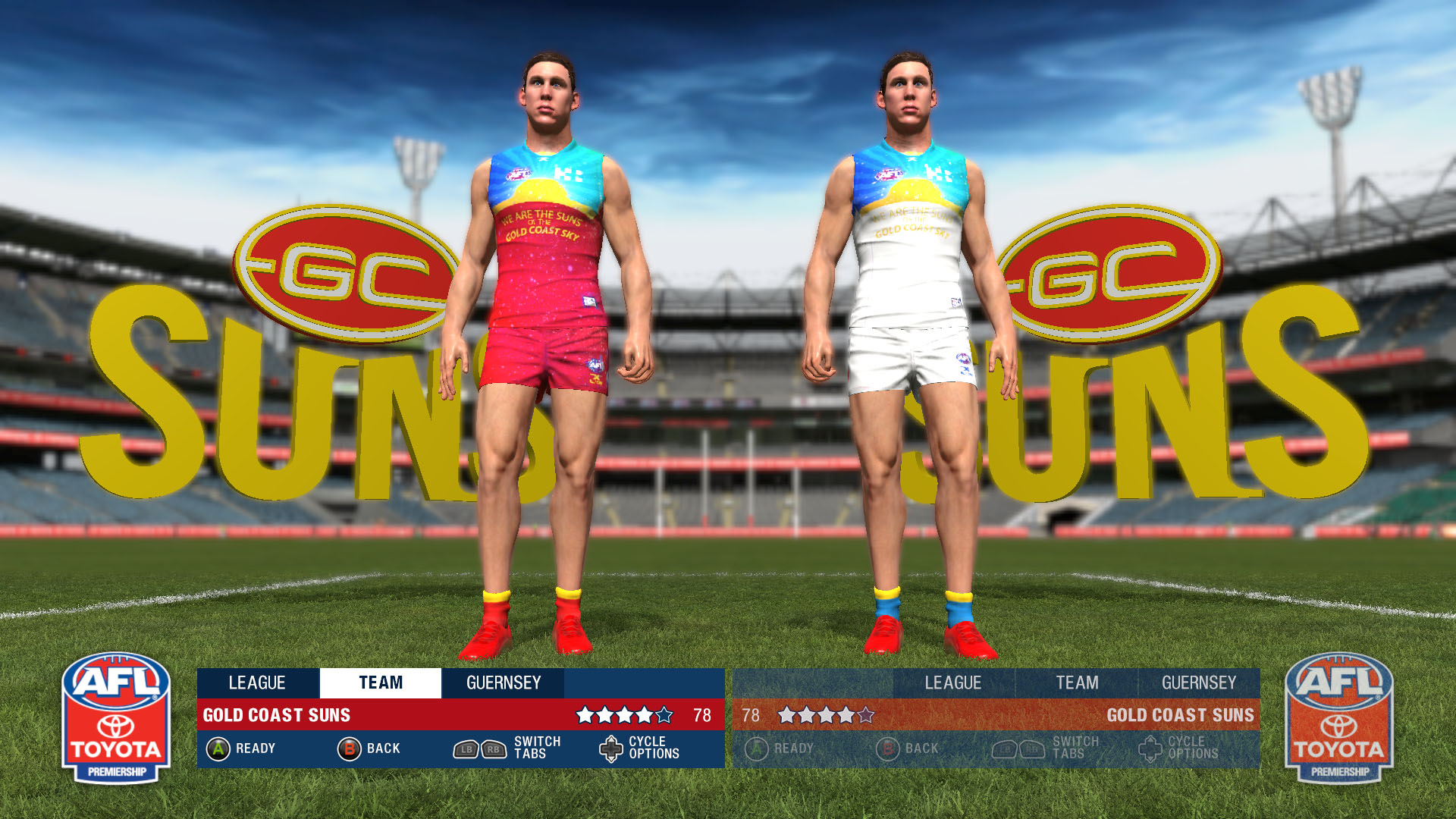Screen dimensions: 1456x819
Task: Open the League tab in the dimmed opponent panel
Action: 953,683
